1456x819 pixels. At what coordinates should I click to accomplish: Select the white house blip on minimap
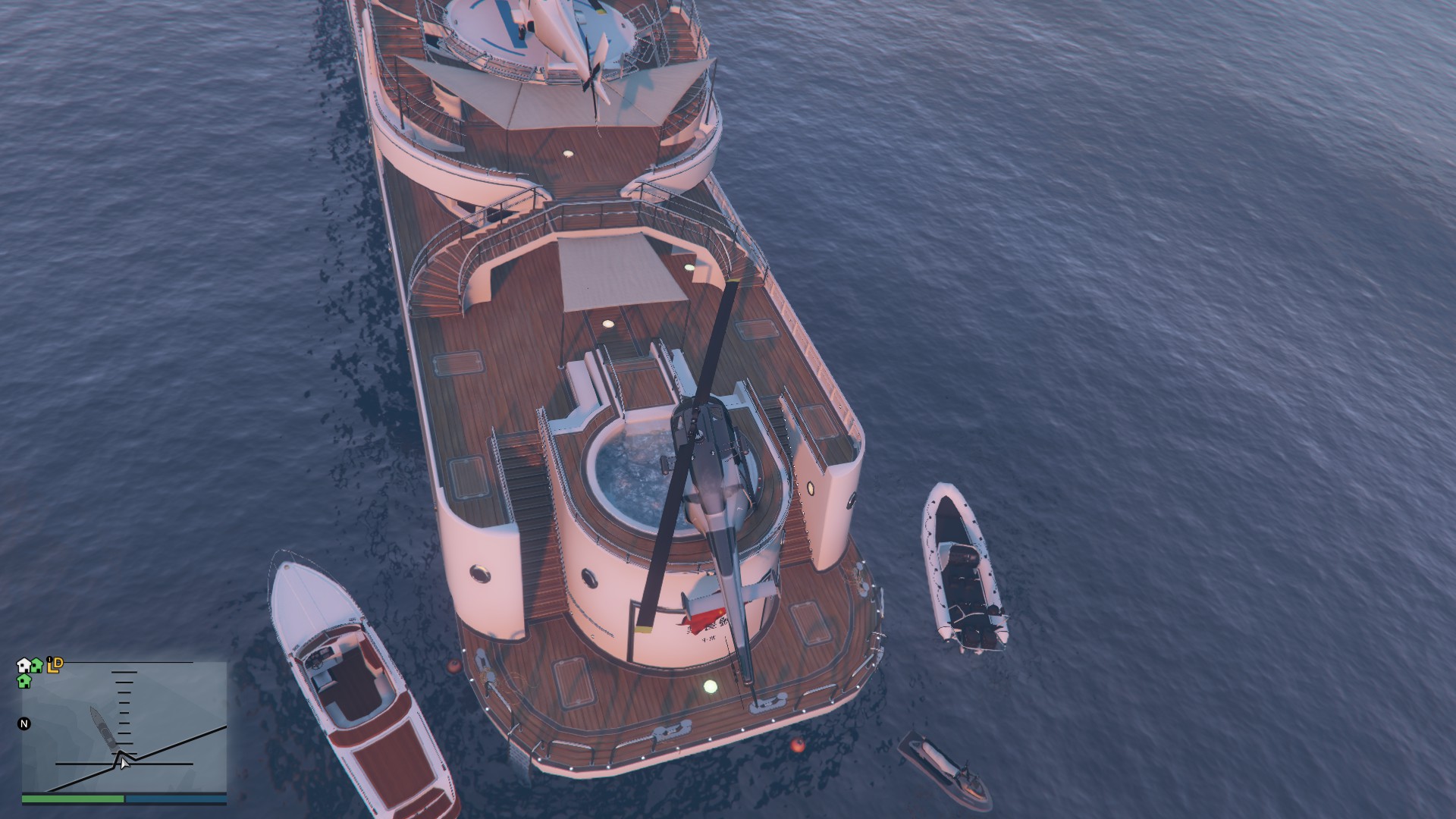tap(24, 665)
